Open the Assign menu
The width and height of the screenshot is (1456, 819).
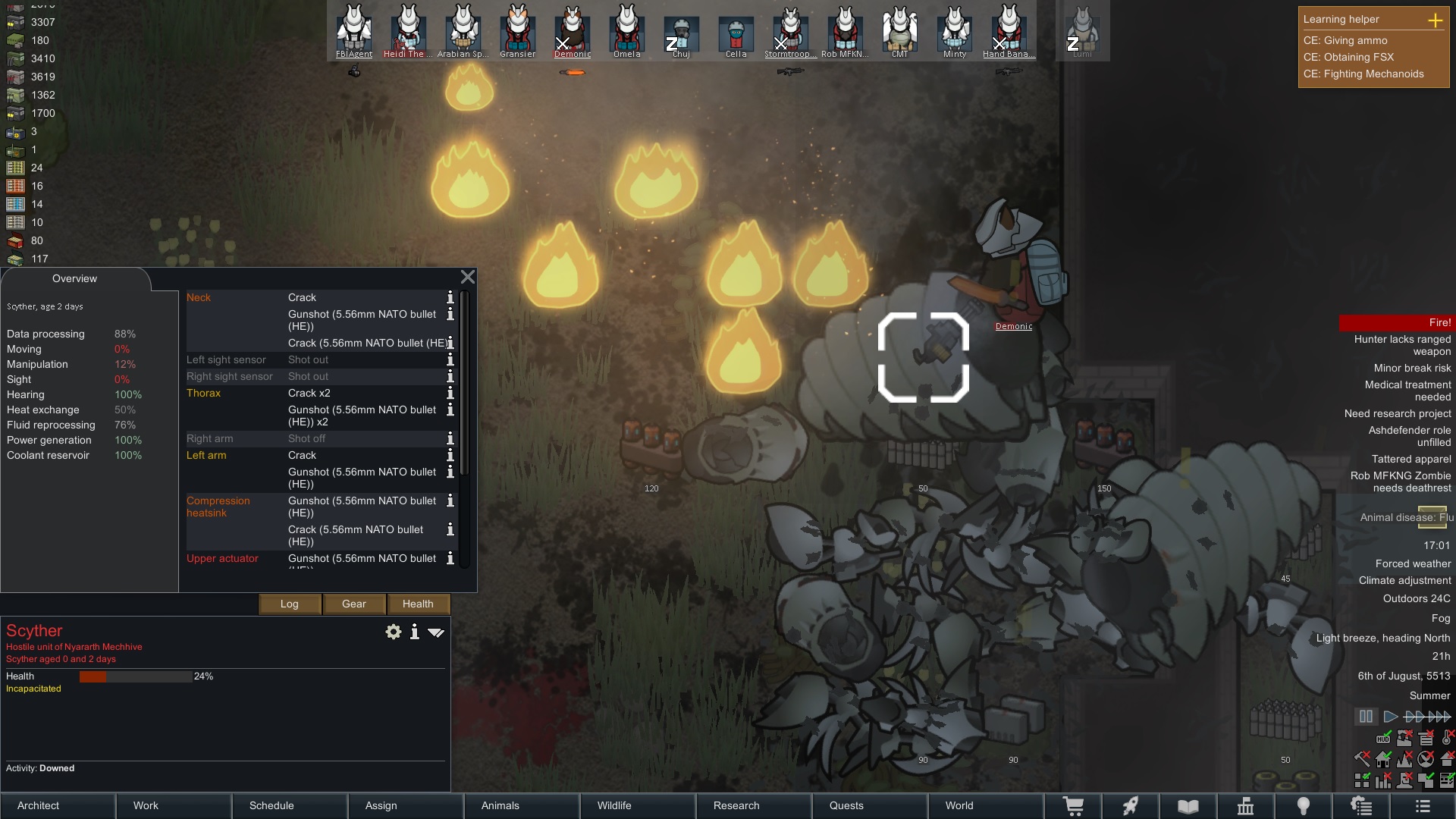point(406,805)
